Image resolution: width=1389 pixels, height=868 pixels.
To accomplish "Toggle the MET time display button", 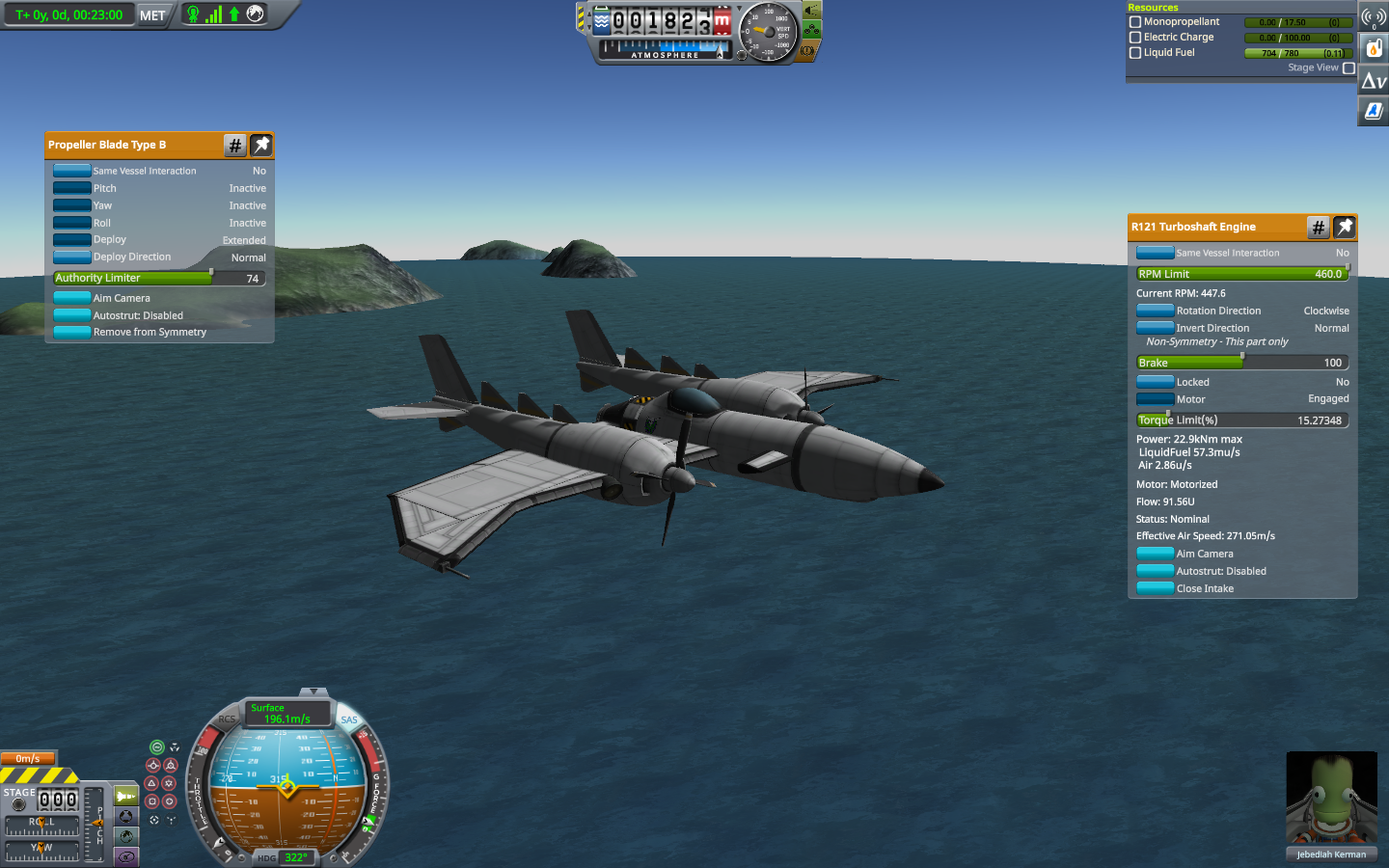I will click(152, 15).
